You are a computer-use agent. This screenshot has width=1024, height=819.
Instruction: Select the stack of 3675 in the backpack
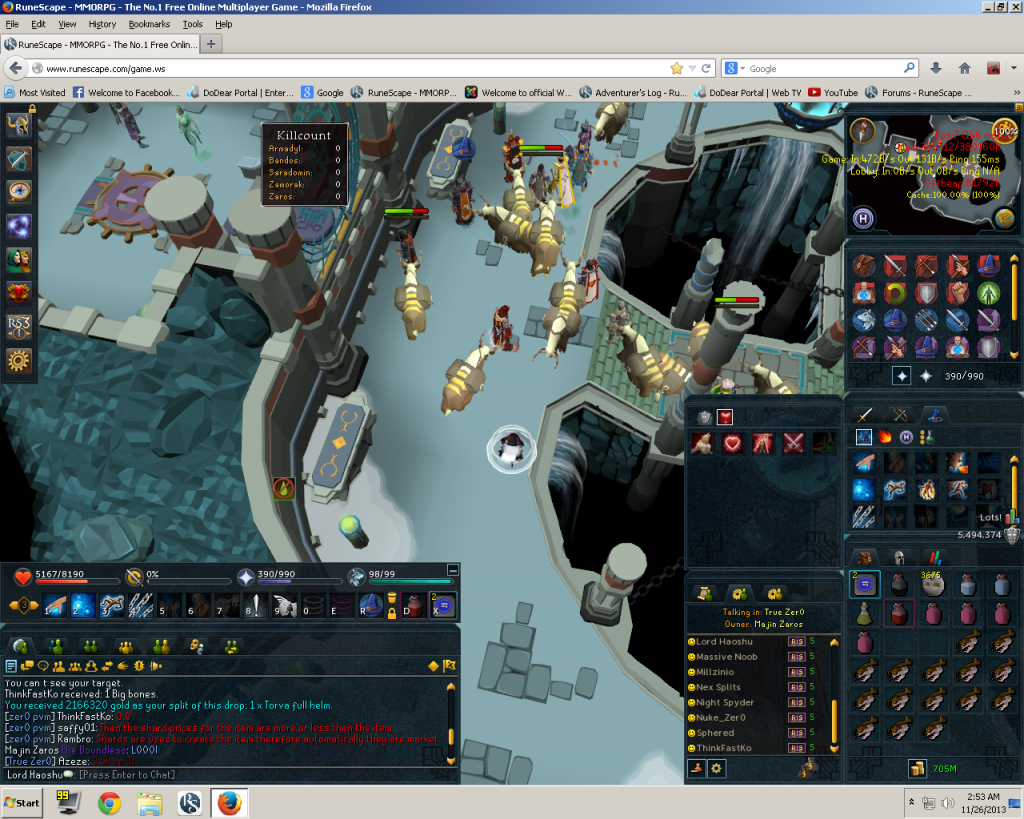[933, 585]
